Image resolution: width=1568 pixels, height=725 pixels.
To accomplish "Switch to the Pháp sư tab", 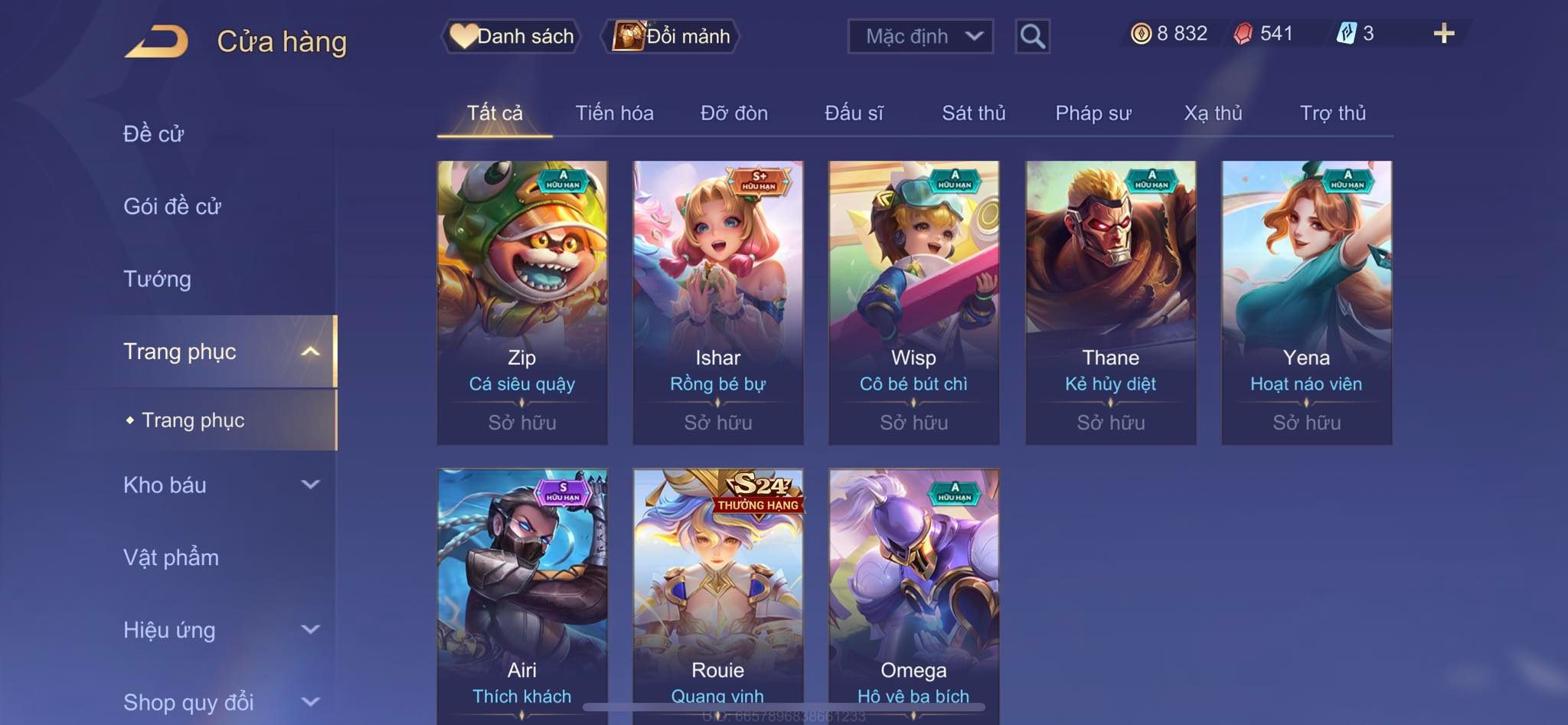I will click(1093, 113).
